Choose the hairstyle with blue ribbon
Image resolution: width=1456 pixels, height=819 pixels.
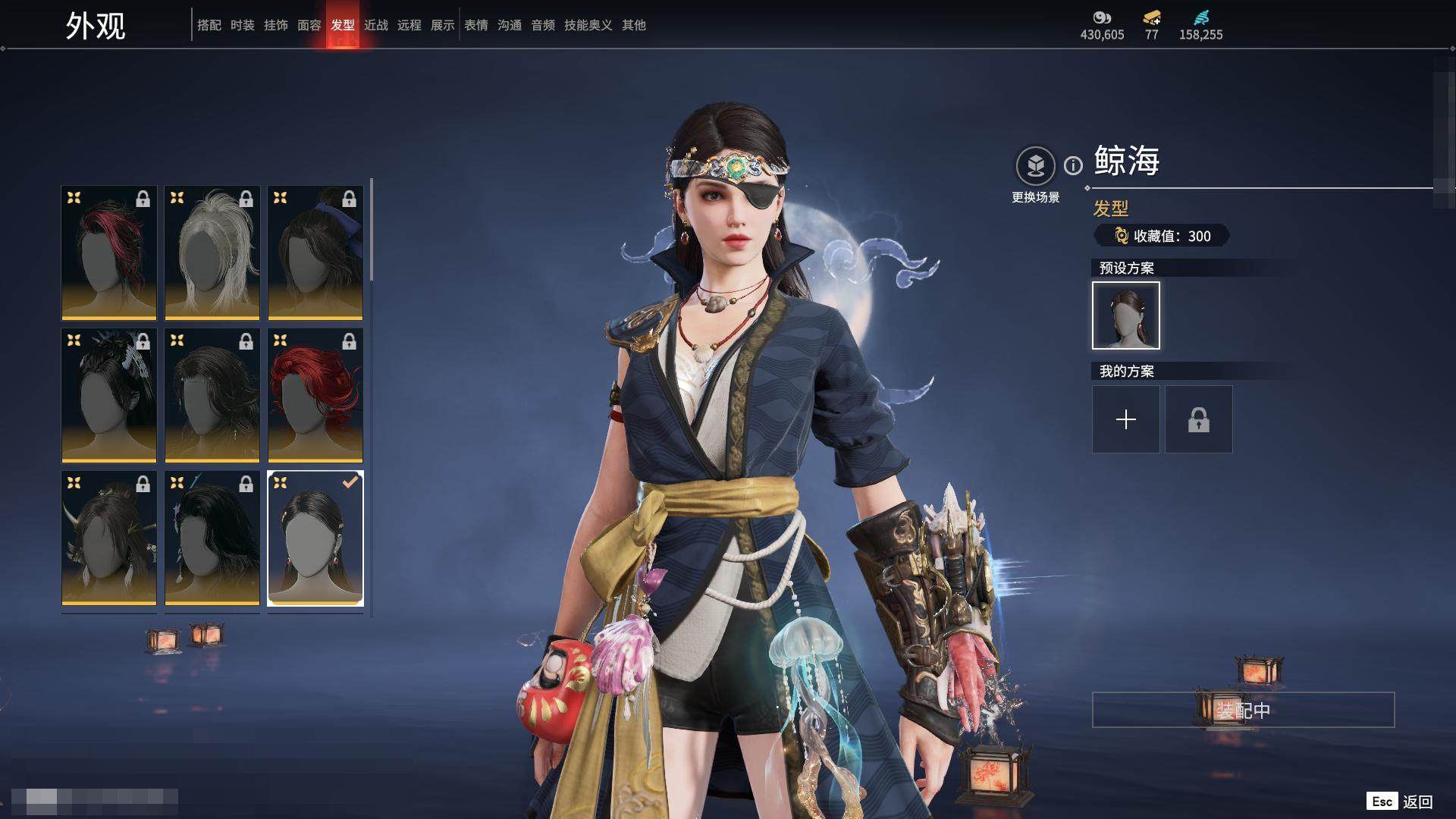[x=315, y=253]
